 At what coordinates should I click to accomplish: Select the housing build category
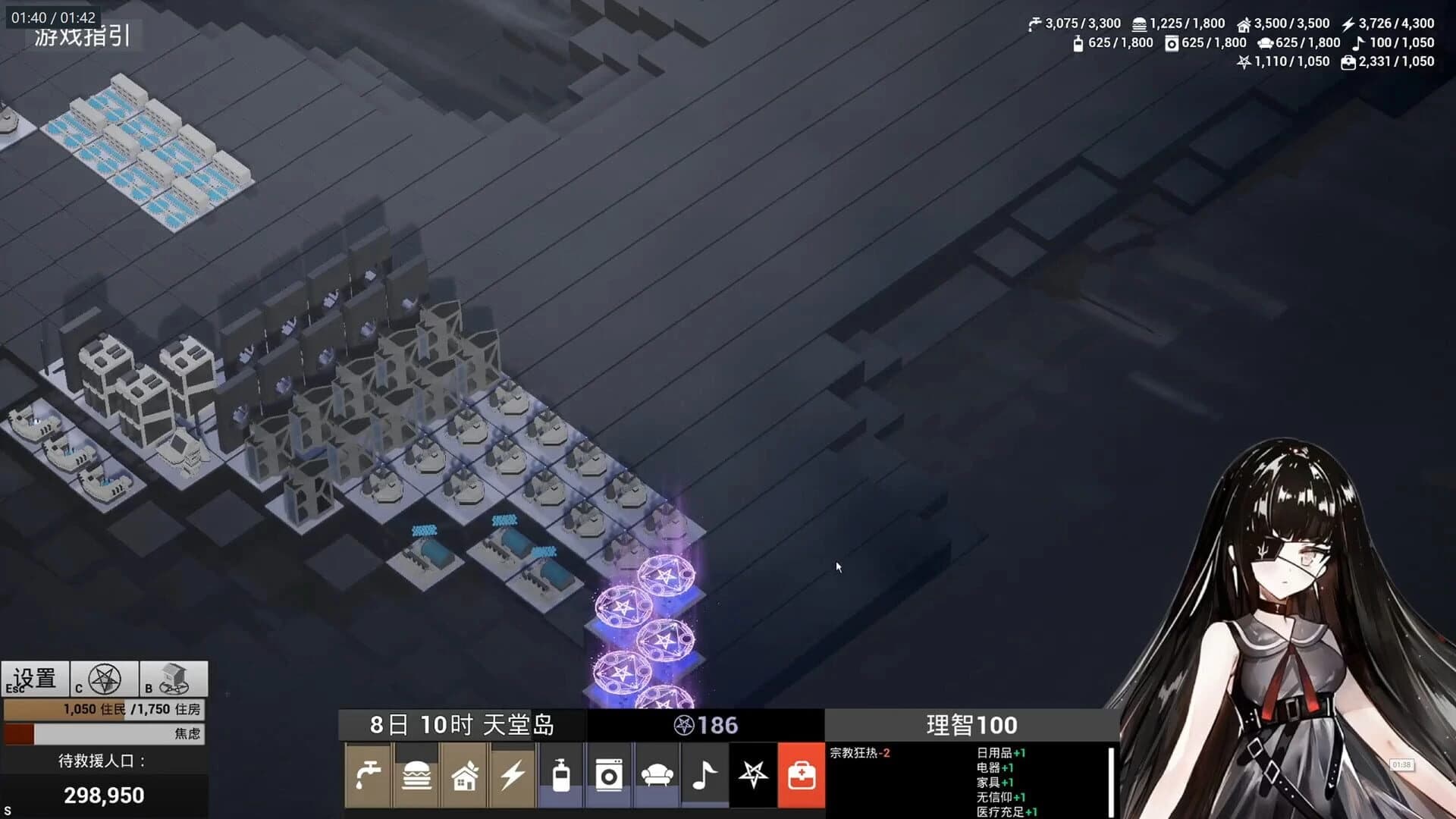tap(465, 775)
